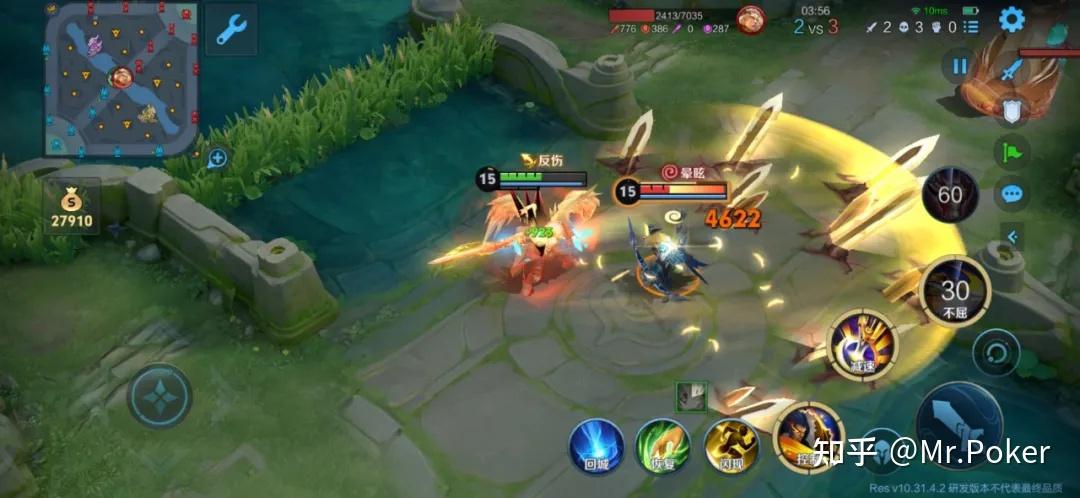The height and width of the screenshot is (498, 1080).
Task: Activate the 不屈 skill on cooldown
Action: pos(955,293)
